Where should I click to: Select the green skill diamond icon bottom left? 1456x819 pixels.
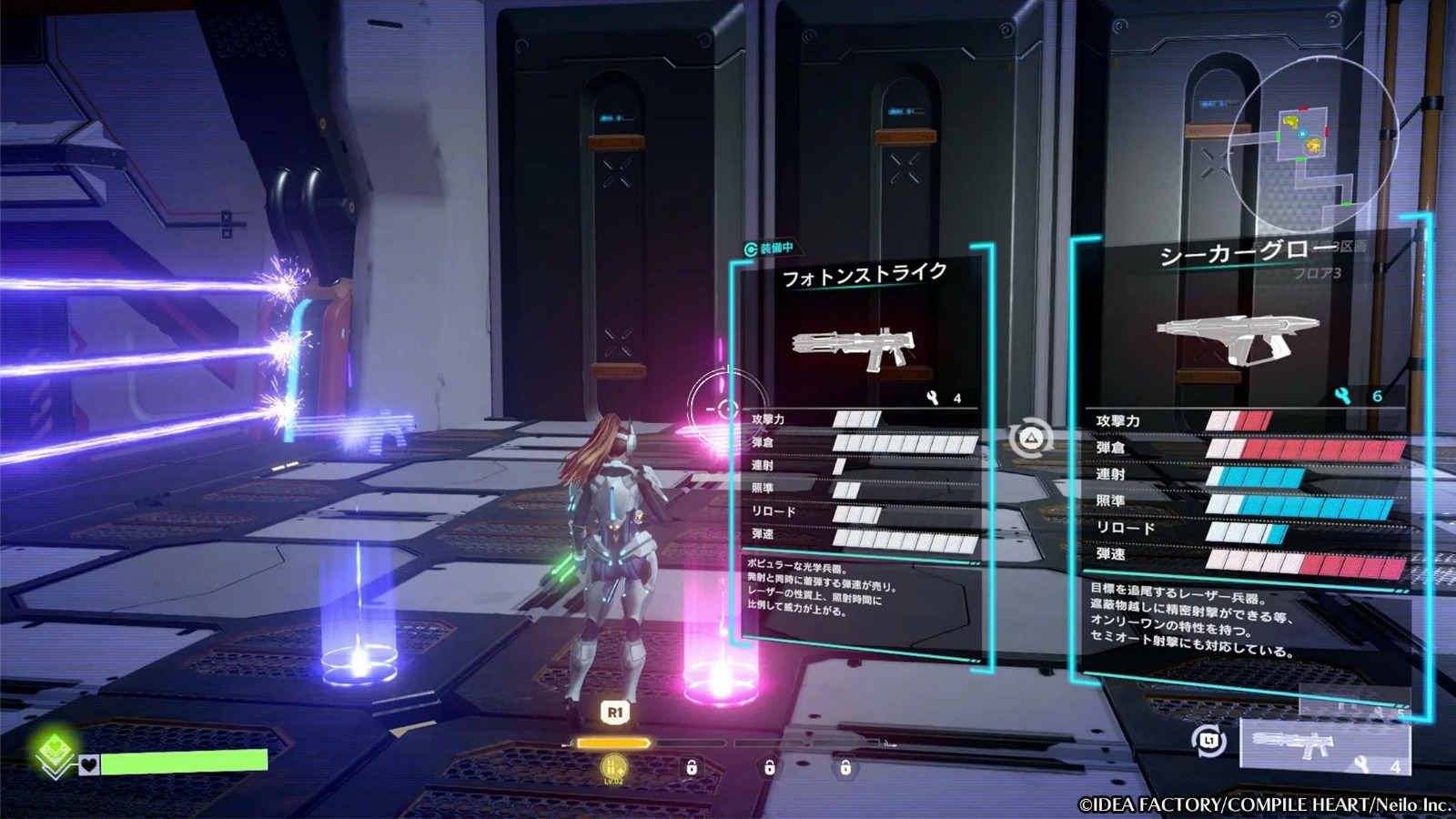coord(55,749)
